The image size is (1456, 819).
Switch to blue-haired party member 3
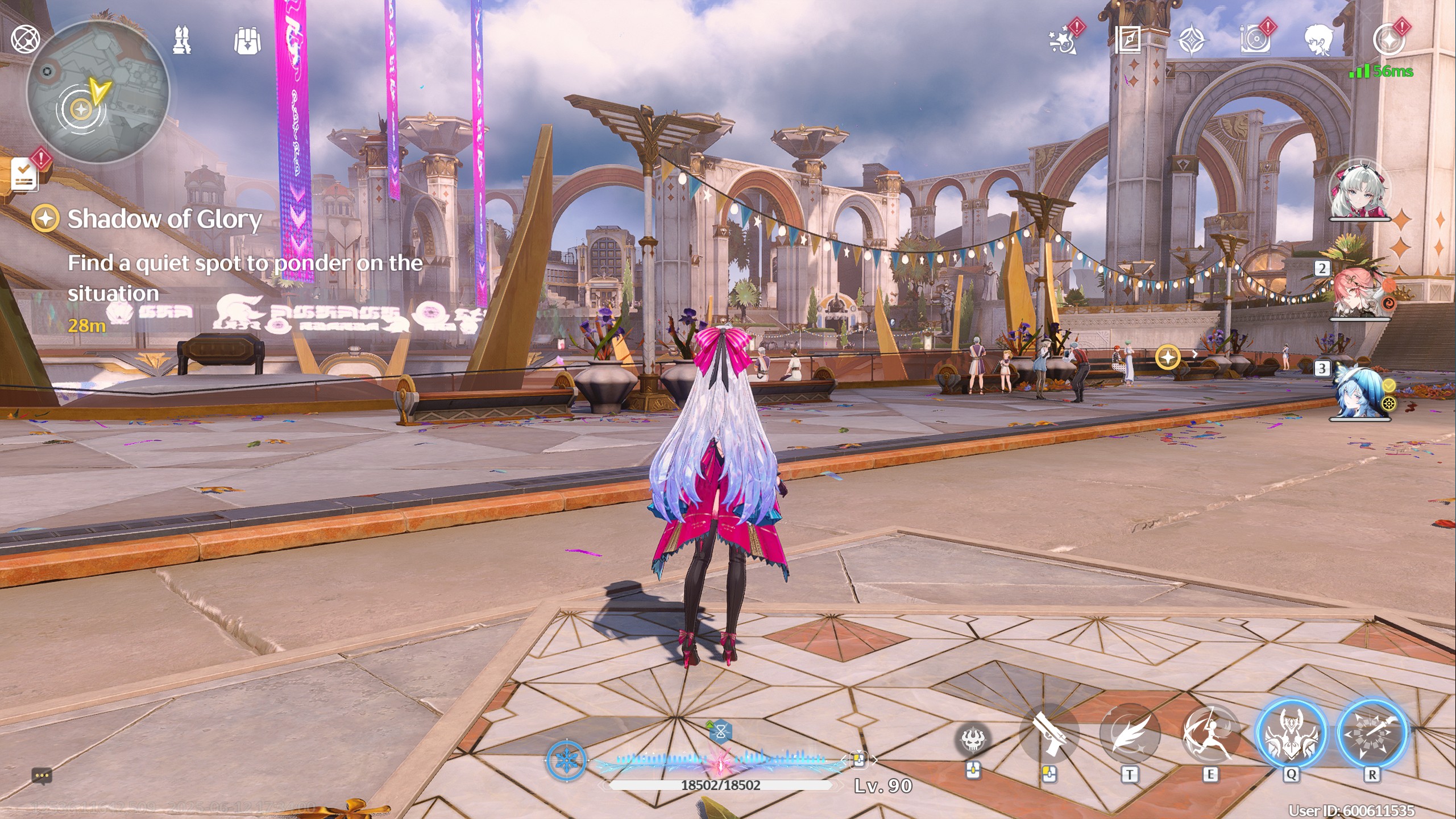click(x=1359, y=392)
